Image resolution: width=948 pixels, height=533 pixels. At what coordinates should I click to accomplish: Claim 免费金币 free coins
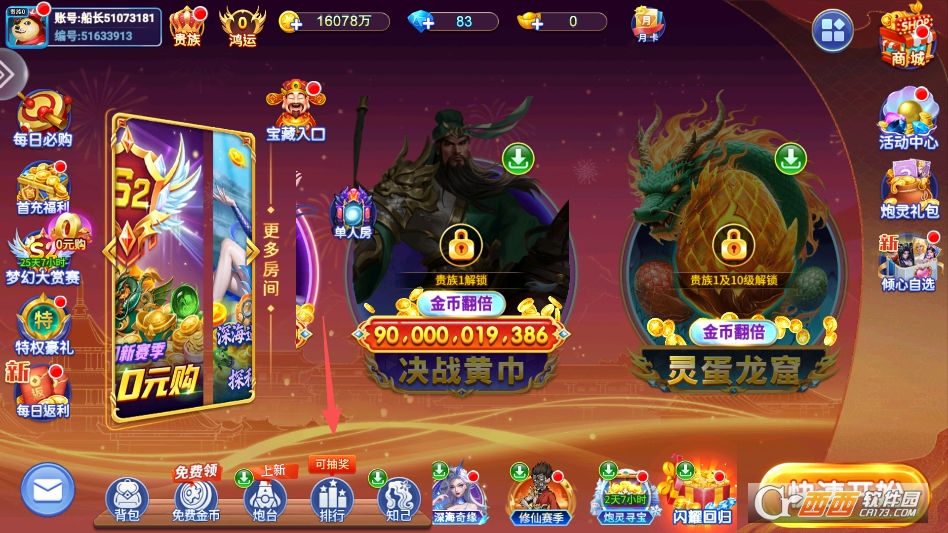tap(196, 500)
